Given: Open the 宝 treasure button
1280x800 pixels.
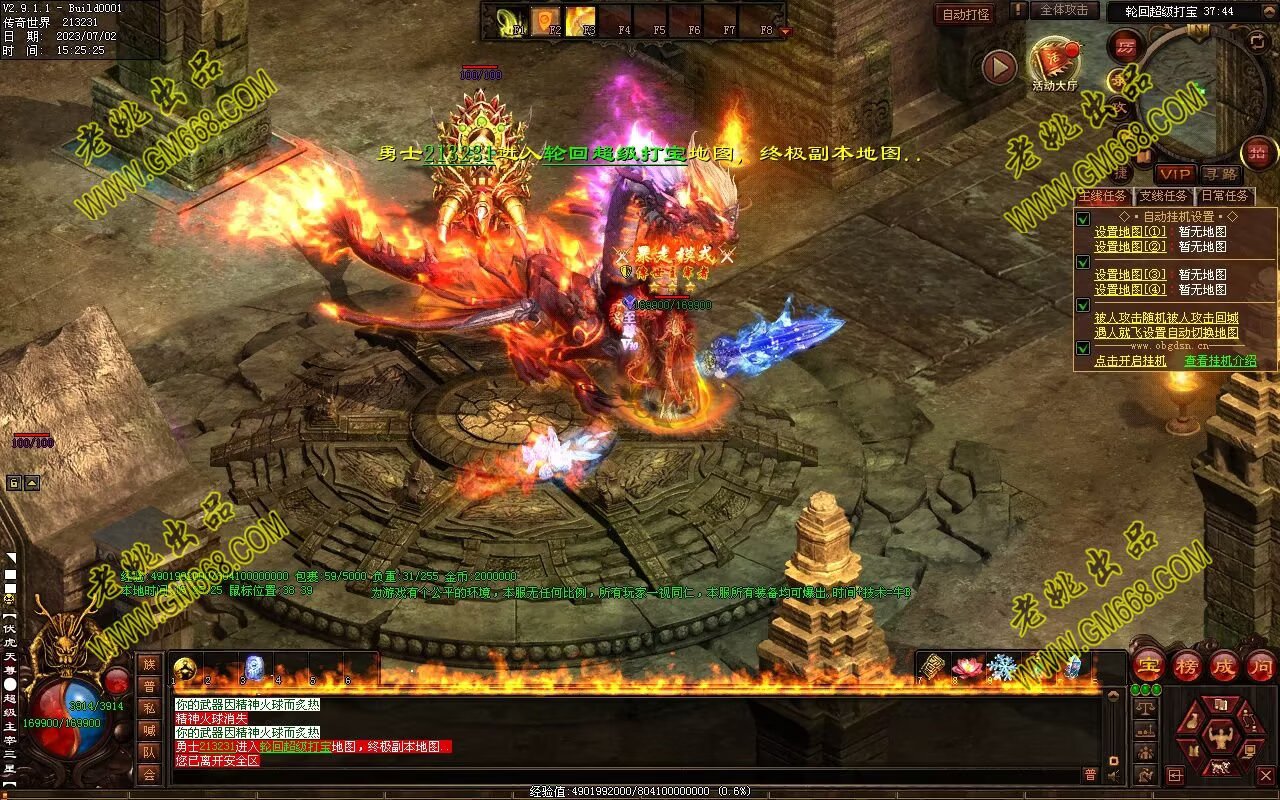Looking at the screenshot, I should 1147,666.
